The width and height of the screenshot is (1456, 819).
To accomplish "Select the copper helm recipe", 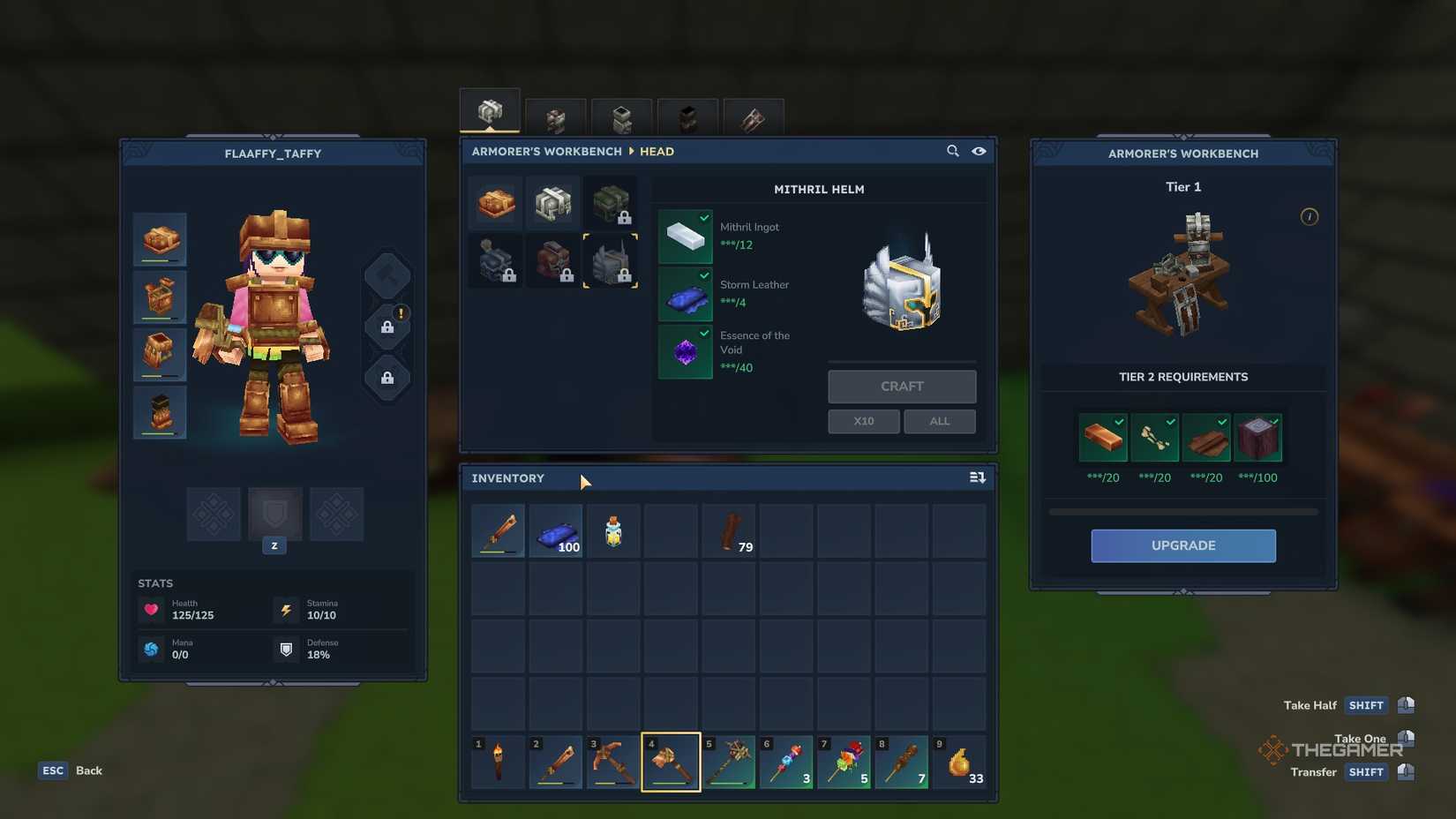I will point(496,203).
